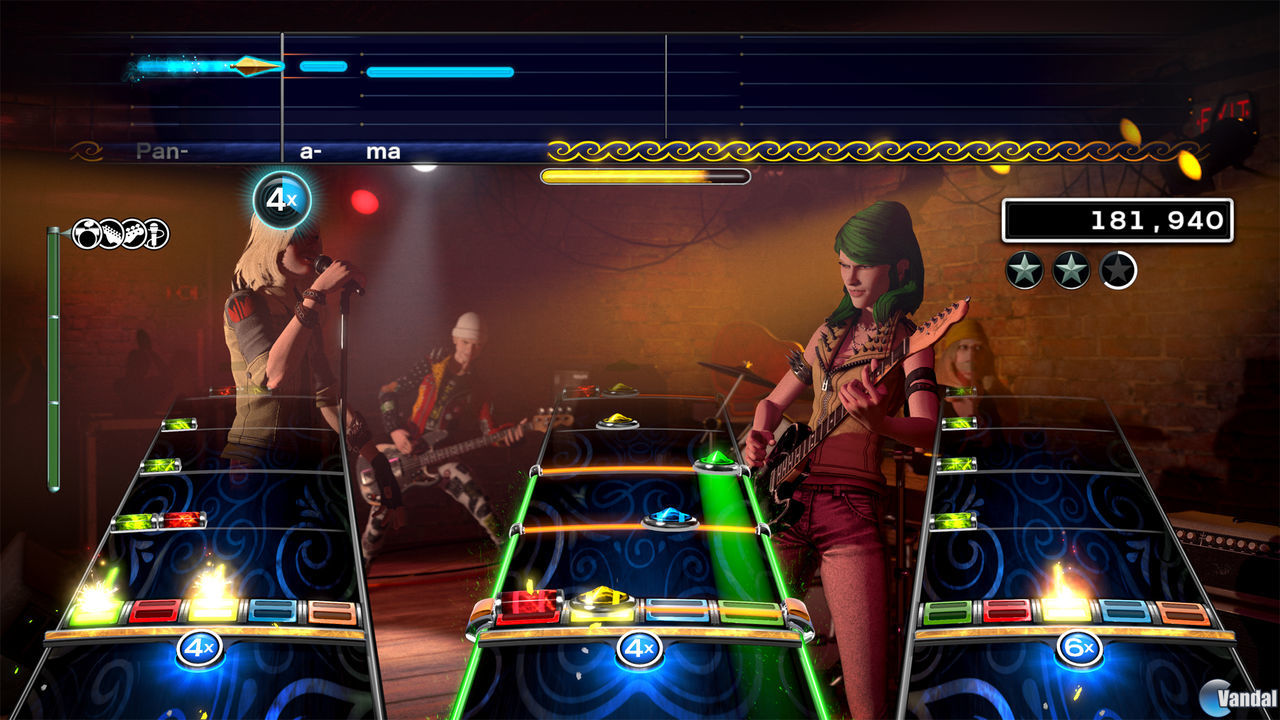The image size is (1280, 720).
Task: Select the drums instrument icon
Action: [x=85, y=233]
